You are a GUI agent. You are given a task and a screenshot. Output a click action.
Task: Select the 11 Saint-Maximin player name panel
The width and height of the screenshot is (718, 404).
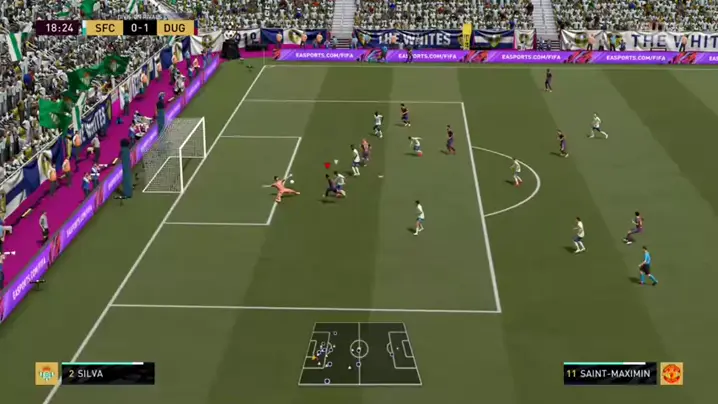click(609, 374)
